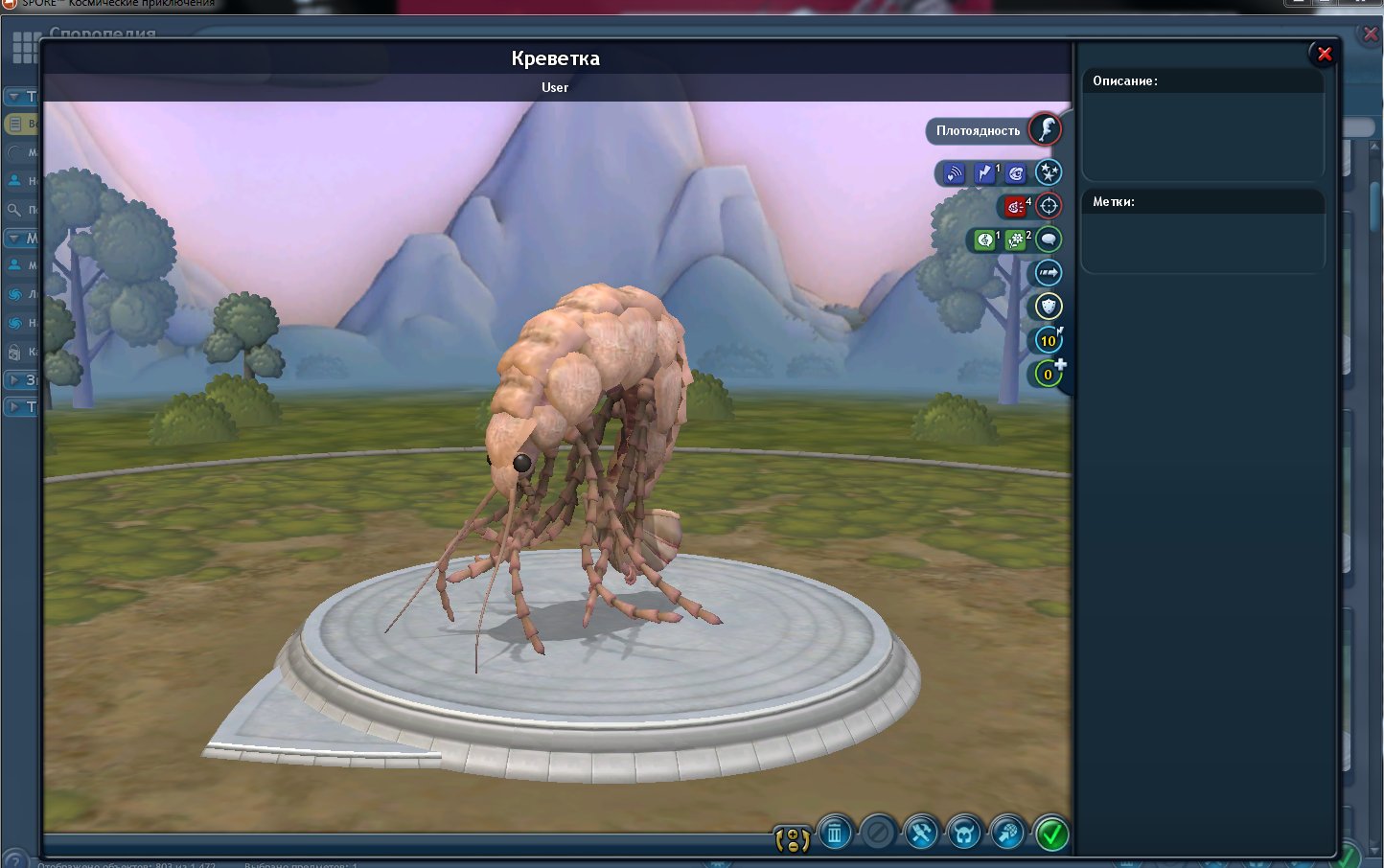Screen dimensions: 1384x868
Task: Select the Плотоядность diet icon
Action: pyautogui.click(x=1045, y=129)
